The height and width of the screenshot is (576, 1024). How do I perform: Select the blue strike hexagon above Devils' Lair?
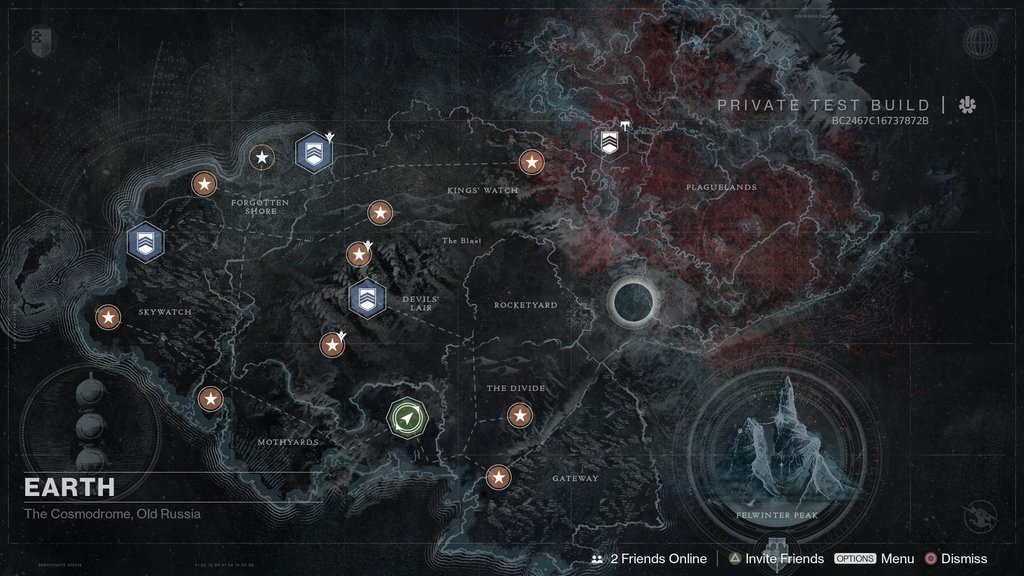click(367, 297)
